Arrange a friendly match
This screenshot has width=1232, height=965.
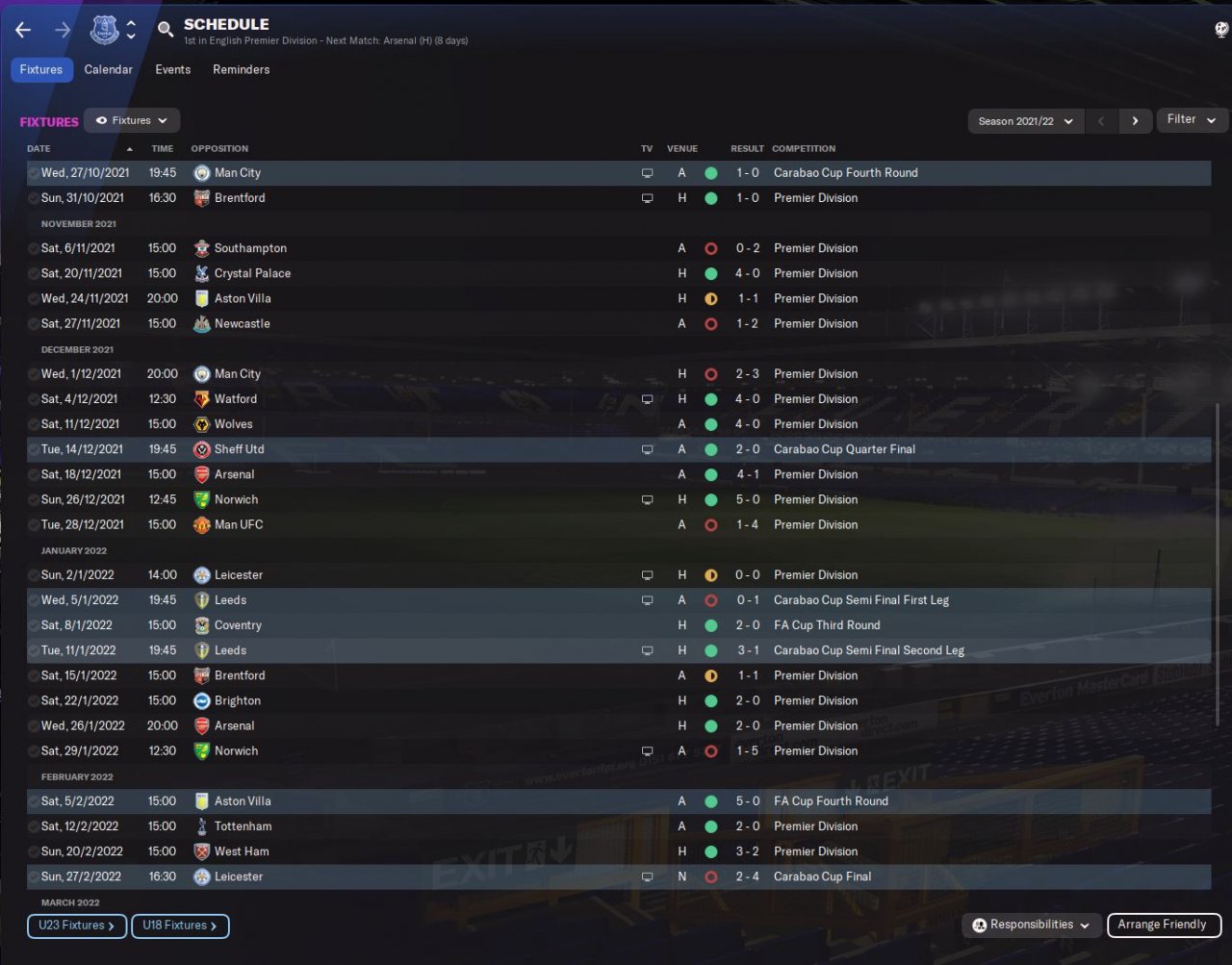click(1162, 925)
